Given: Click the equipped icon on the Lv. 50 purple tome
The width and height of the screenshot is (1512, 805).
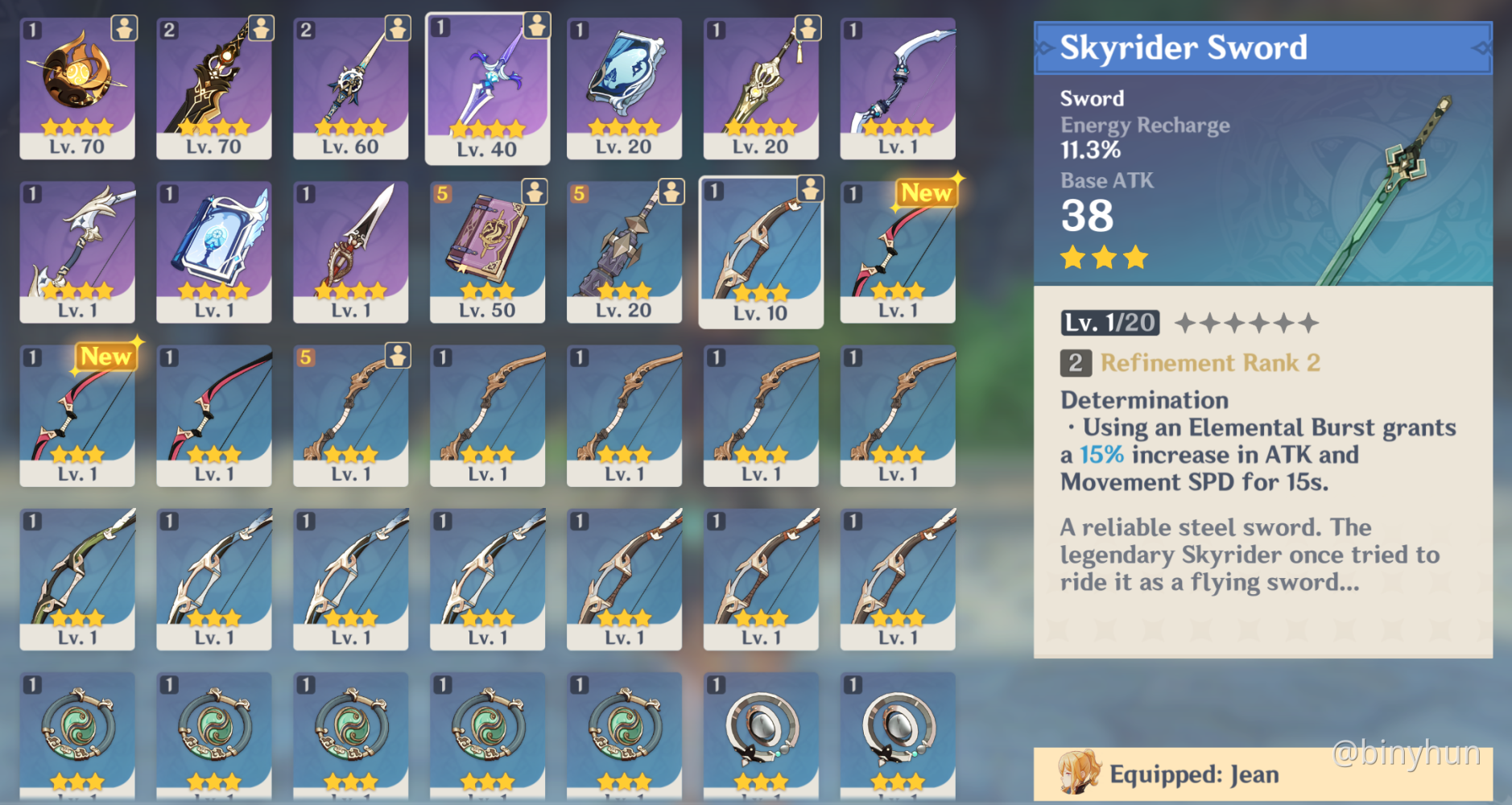Looking at the screenshot, I should pyautogui.click(x=533, y=191).
